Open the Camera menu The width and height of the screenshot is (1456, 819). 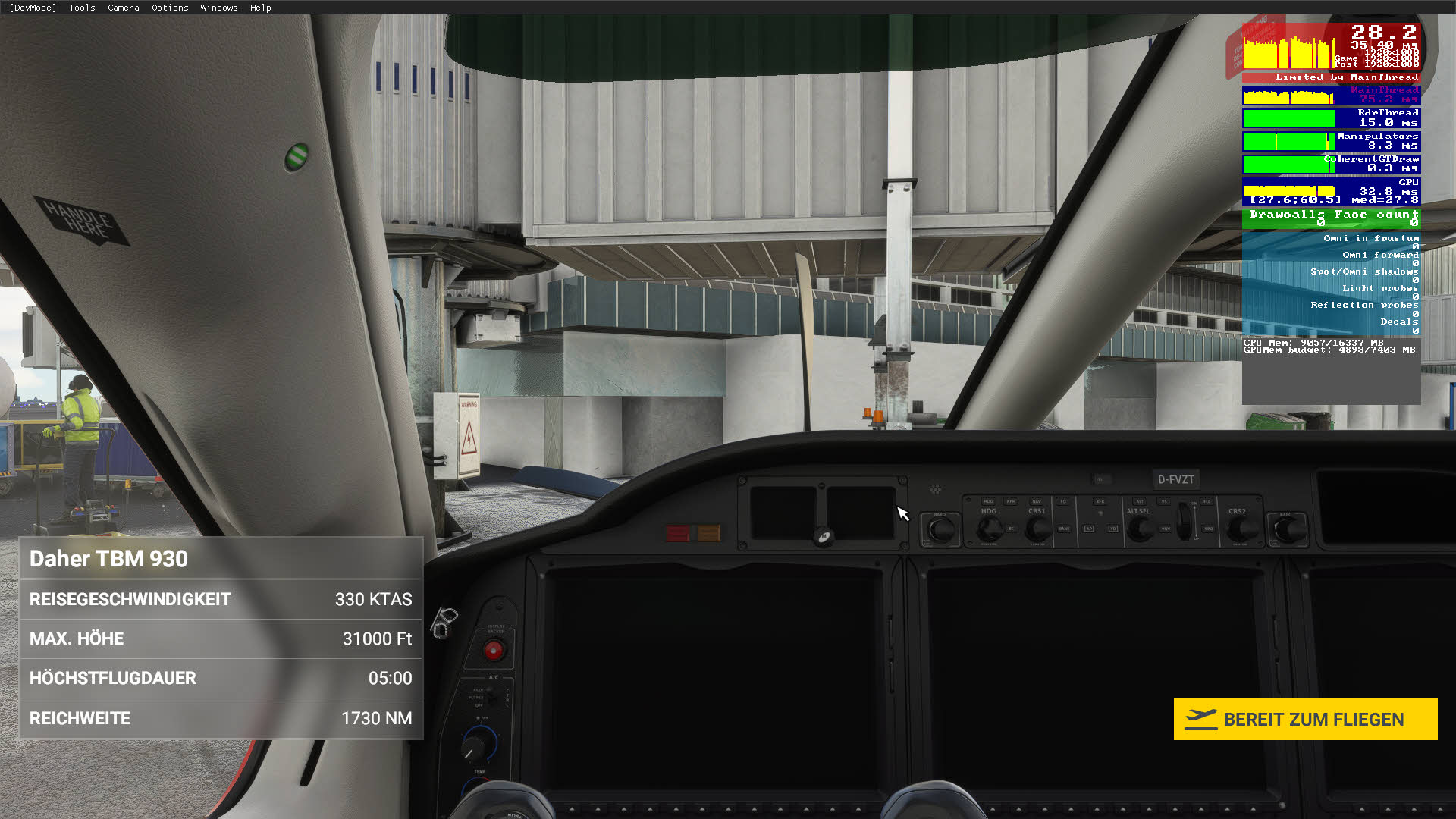pos(123,8)
